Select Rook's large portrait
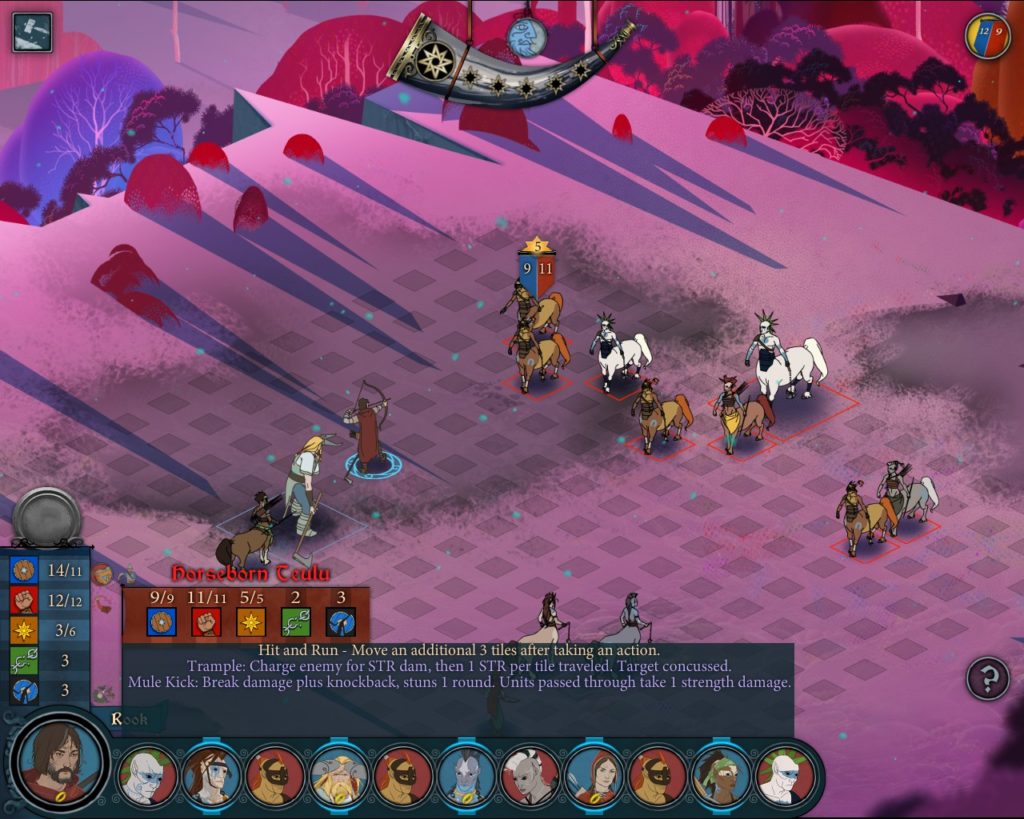This screenshot has width=1024, height=819. (61, 762)
